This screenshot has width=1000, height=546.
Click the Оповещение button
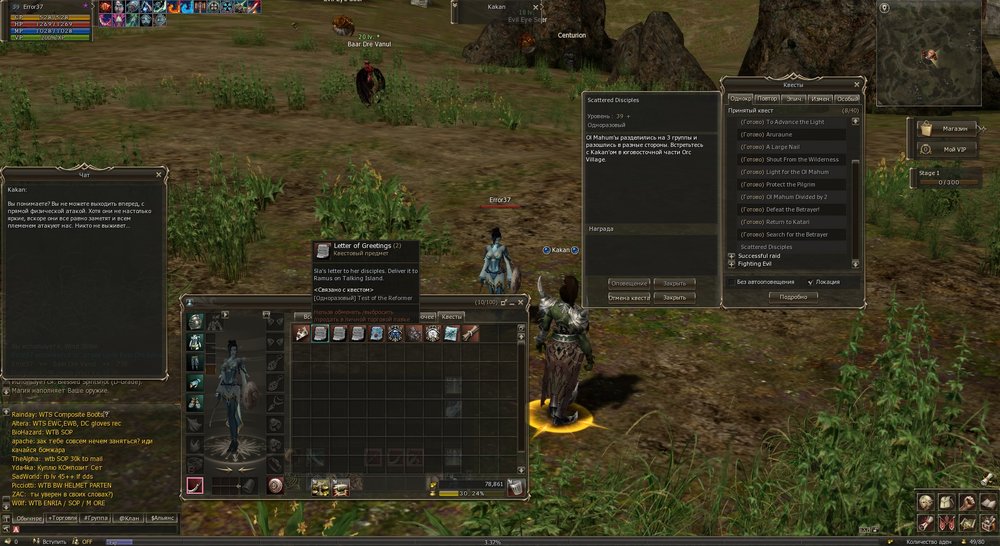tap(630, 282)
